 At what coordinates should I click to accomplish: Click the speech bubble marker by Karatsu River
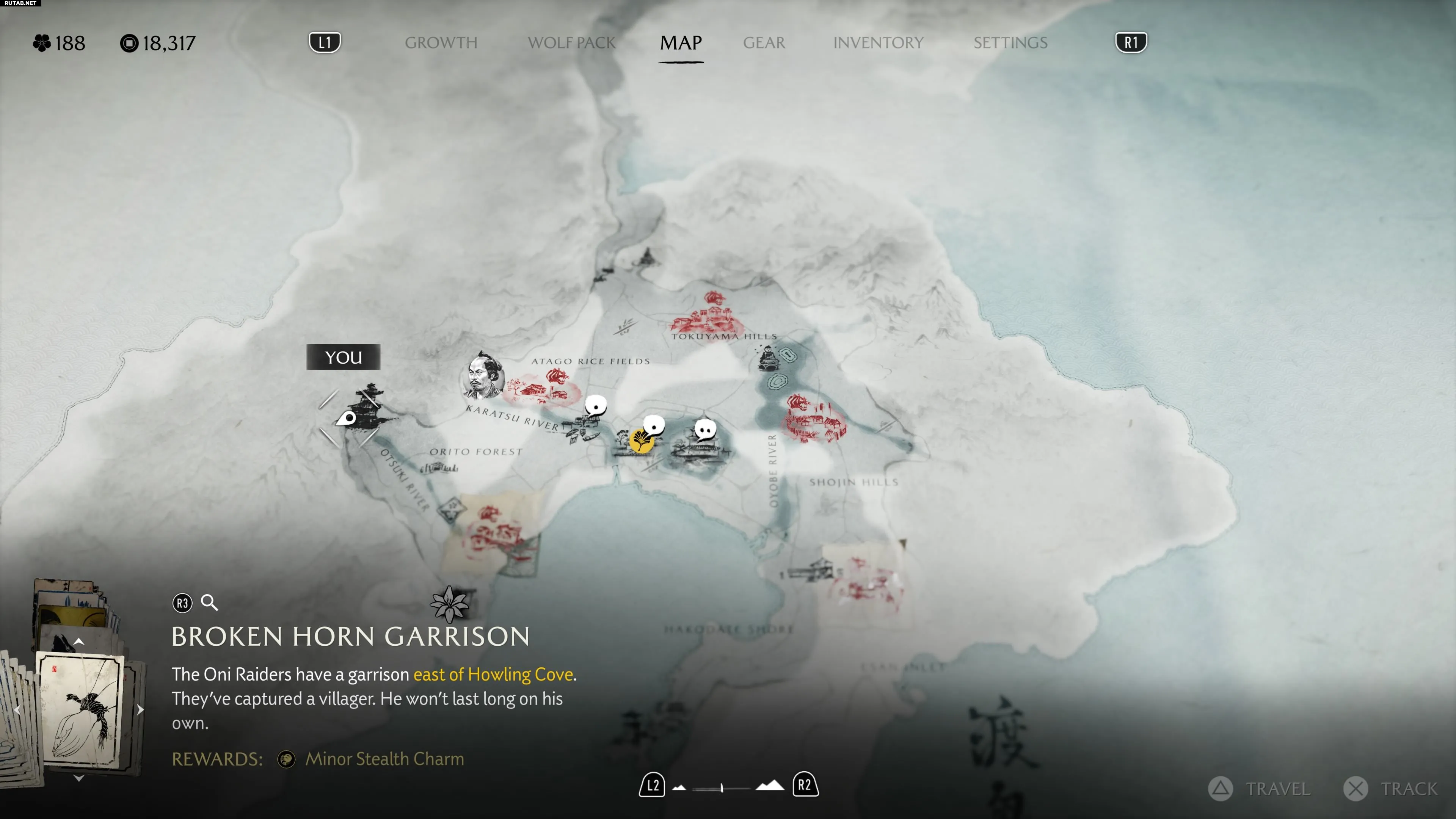tap(595, 405)
